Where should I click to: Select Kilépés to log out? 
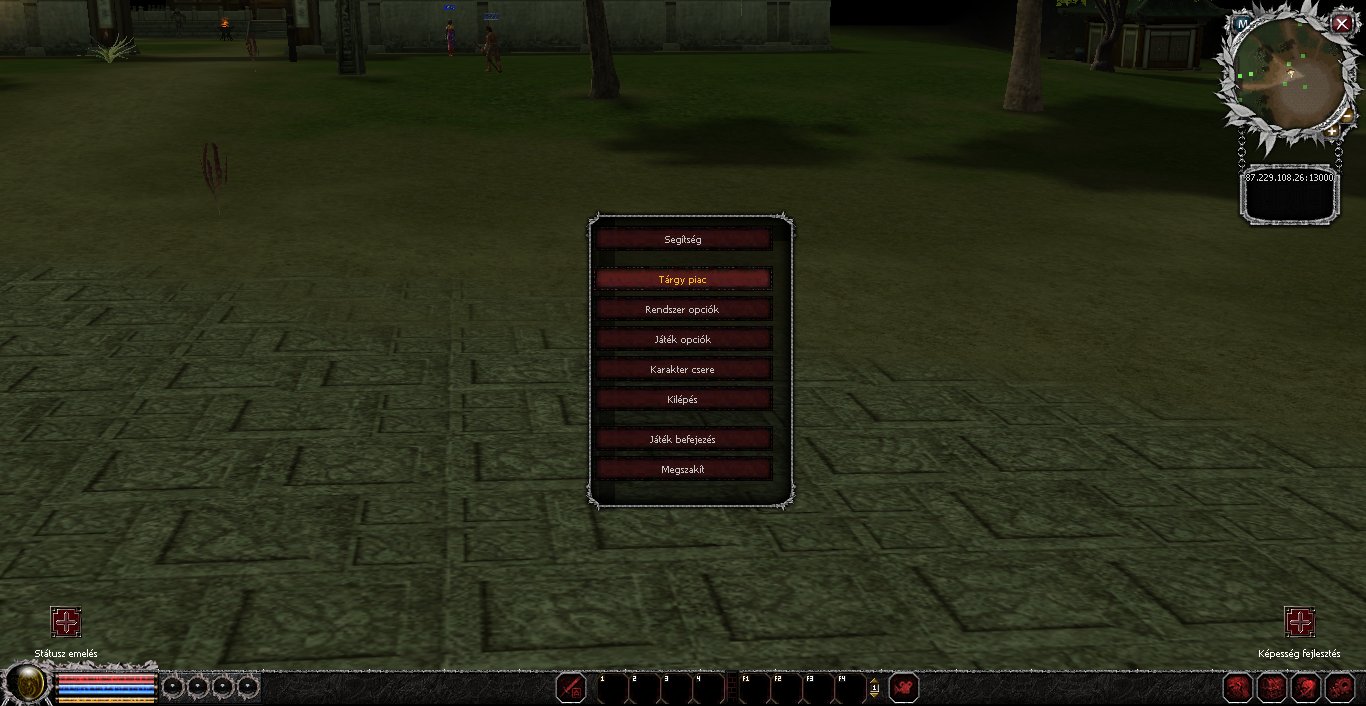[683, 399]
